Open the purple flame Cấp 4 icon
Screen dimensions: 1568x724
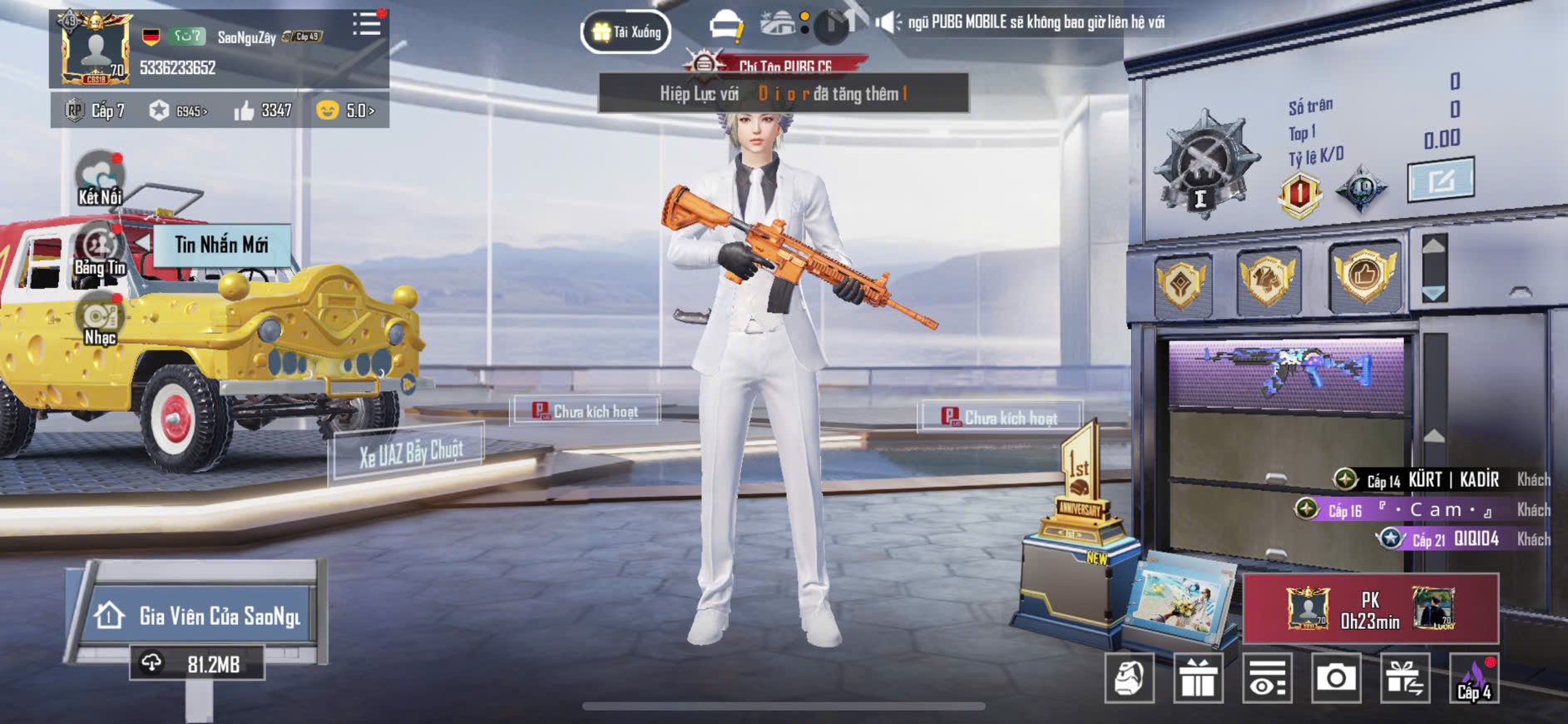coord(1474,678)
